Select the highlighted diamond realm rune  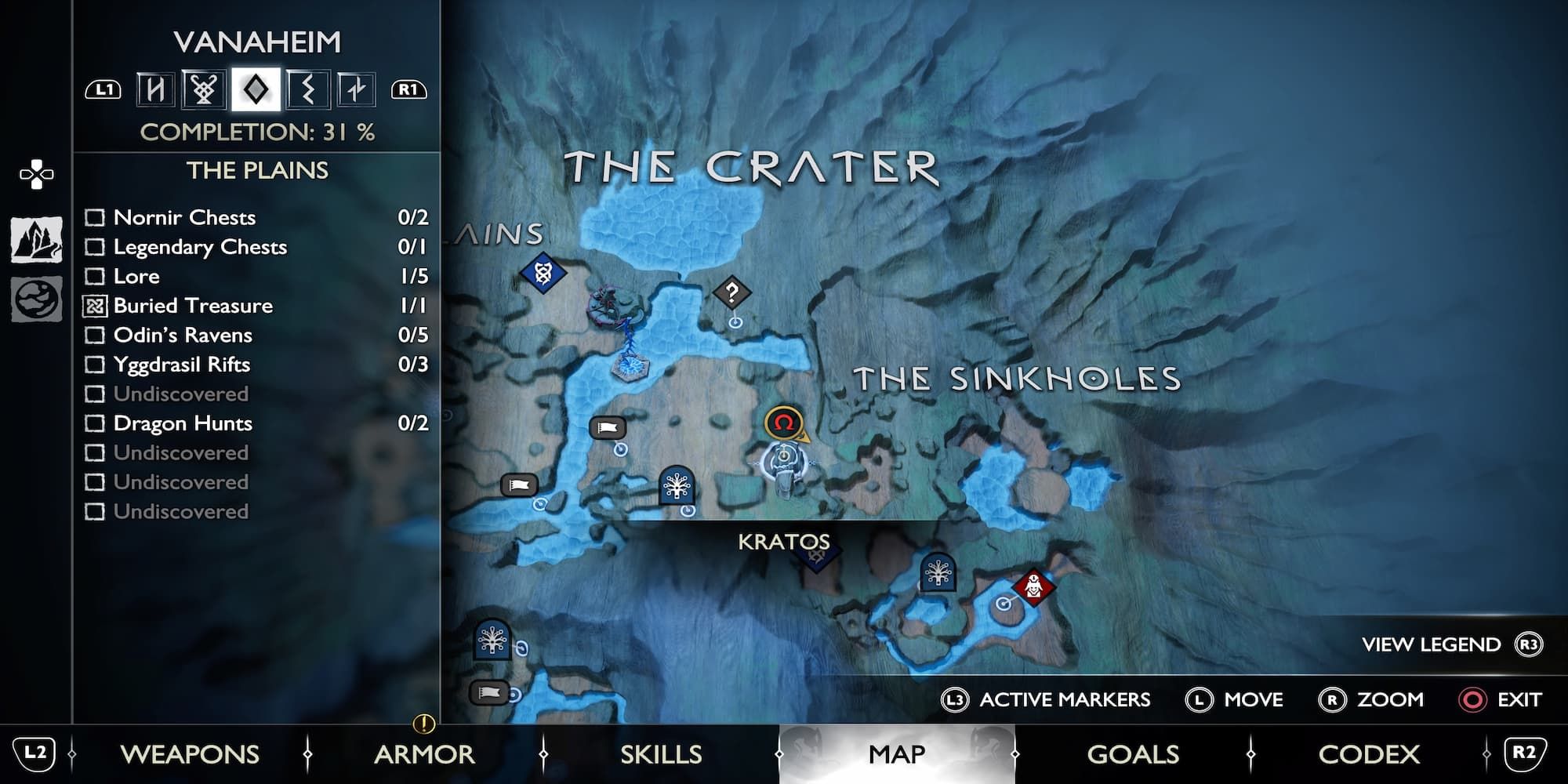(x=256, y=89)
